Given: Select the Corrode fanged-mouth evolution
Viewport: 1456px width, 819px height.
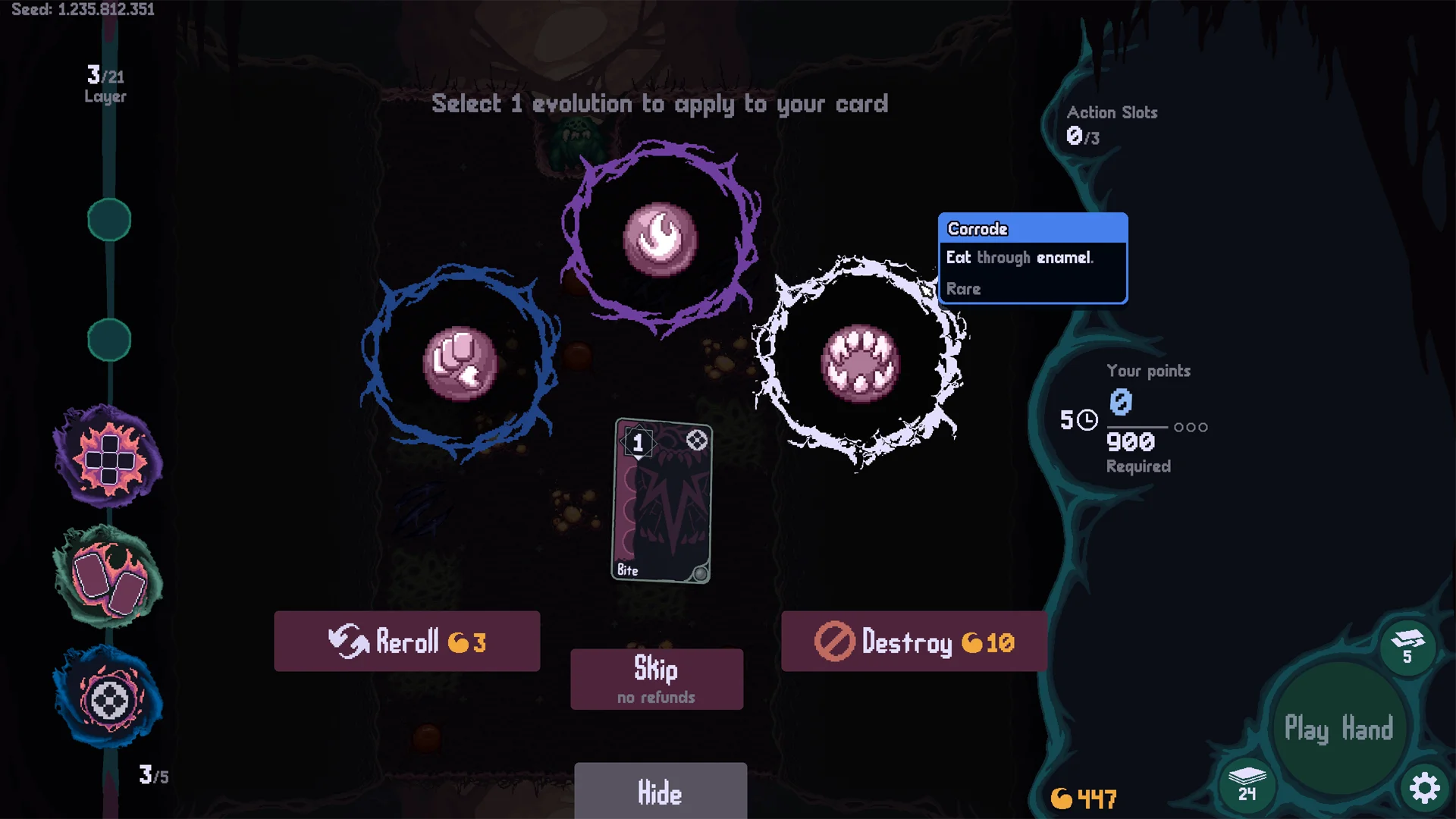Looking at the screenshot, I should pyautogui.click(x=860, y=363).
